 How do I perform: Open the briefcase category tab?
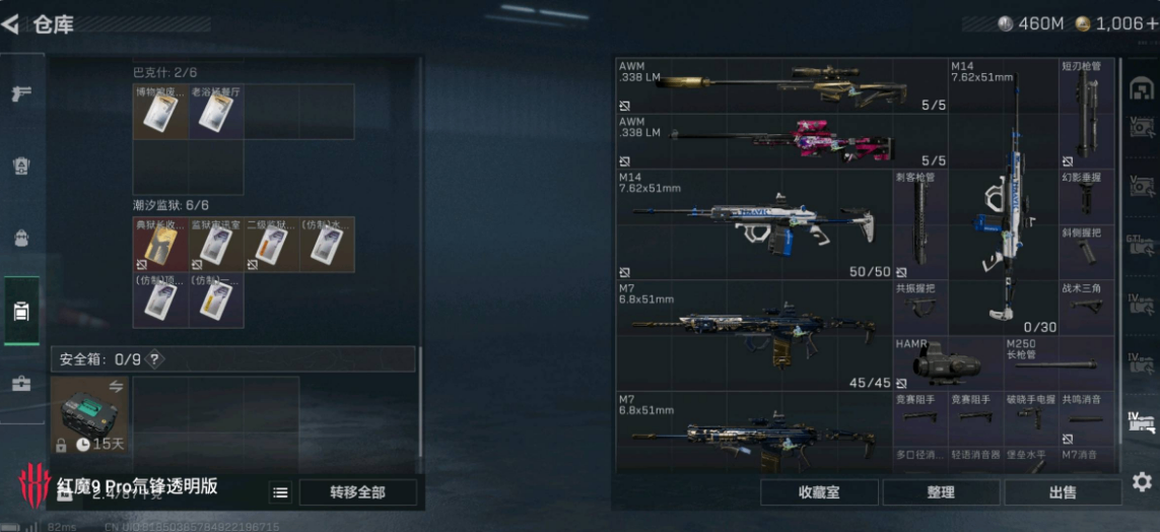point(21,384)
